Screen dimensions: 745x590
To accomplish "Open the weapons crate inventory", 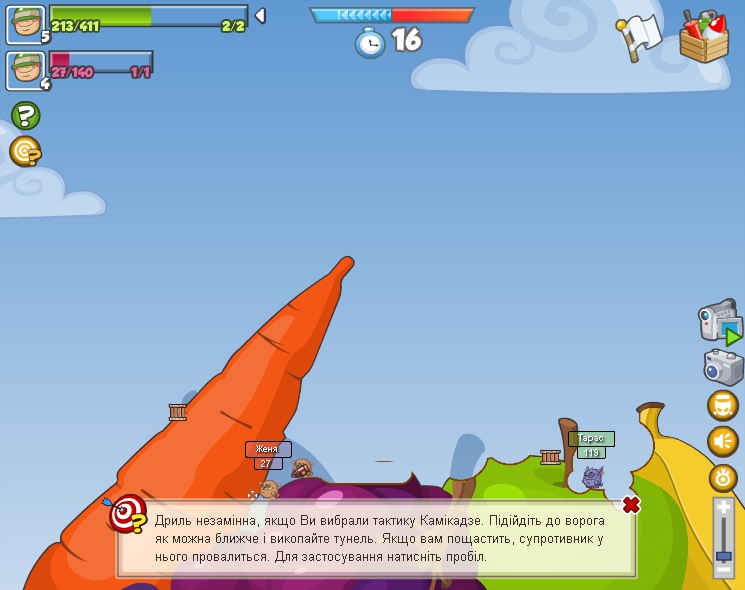I will click(704, 37).
